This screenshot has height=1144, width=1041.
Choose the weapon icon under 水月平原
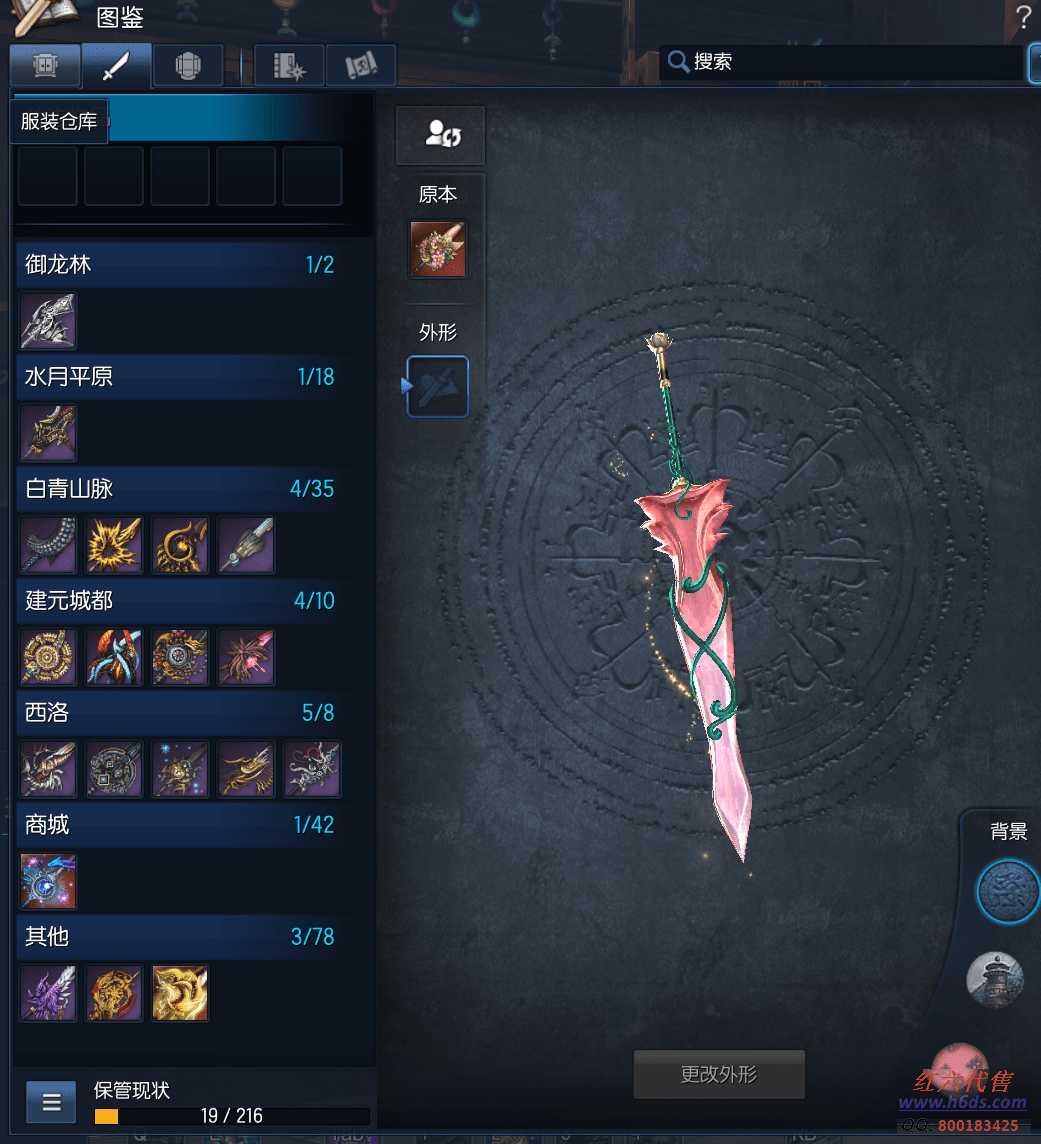pos(48,433)
